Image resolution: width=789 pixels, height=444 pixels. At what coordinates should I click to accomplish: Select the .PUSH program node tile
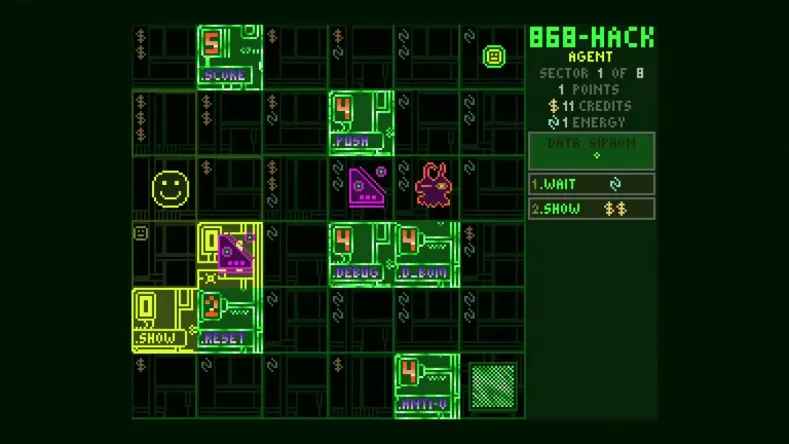click(x=361, y=123)
